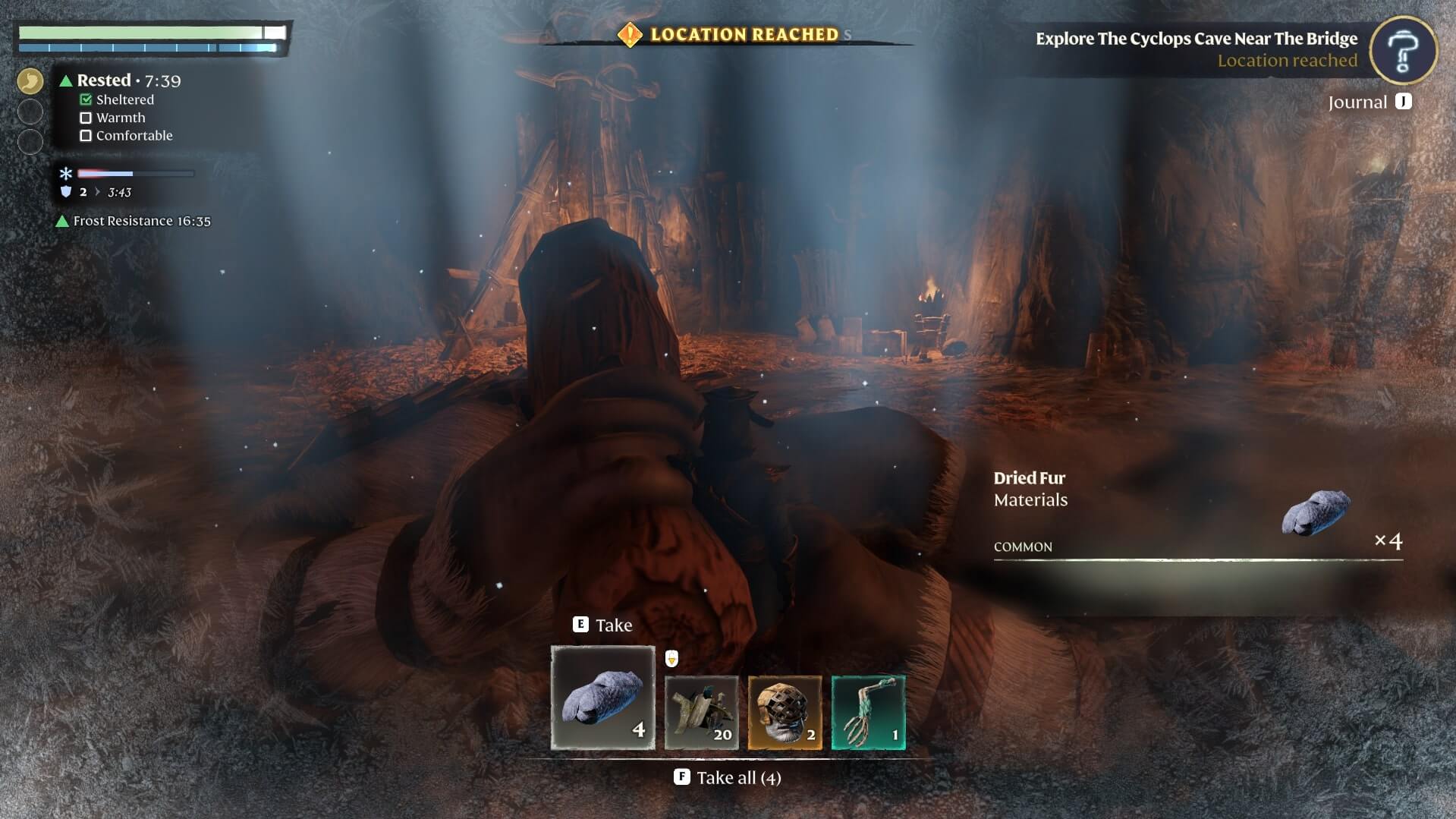Click the Take option above Dried Fur
The image size is (1456, 819).
pyautogui.click(x=602, y=625)
